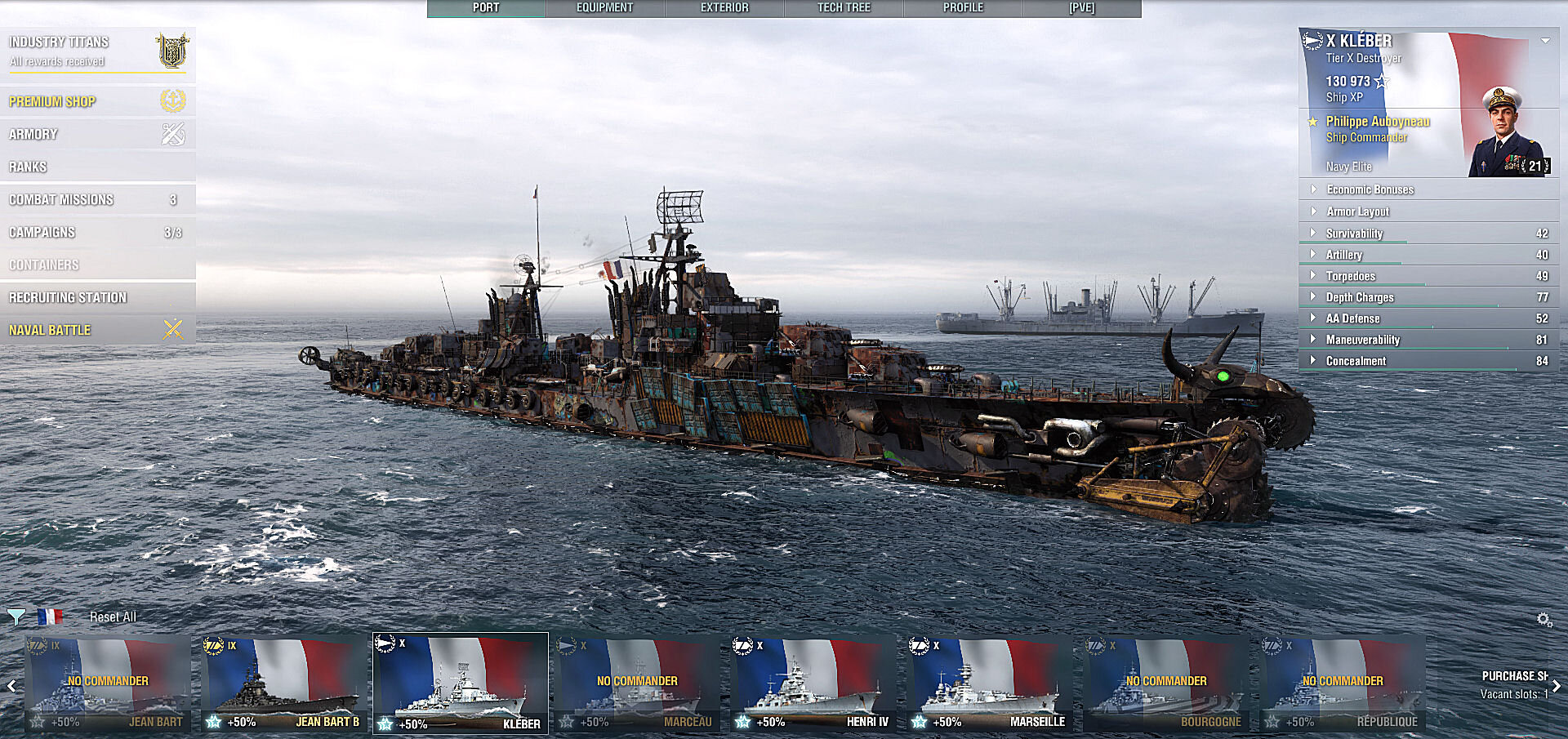Select the Henri IV ship card
The width and height of the screenshot is (1568, 739).
(813, 684)
